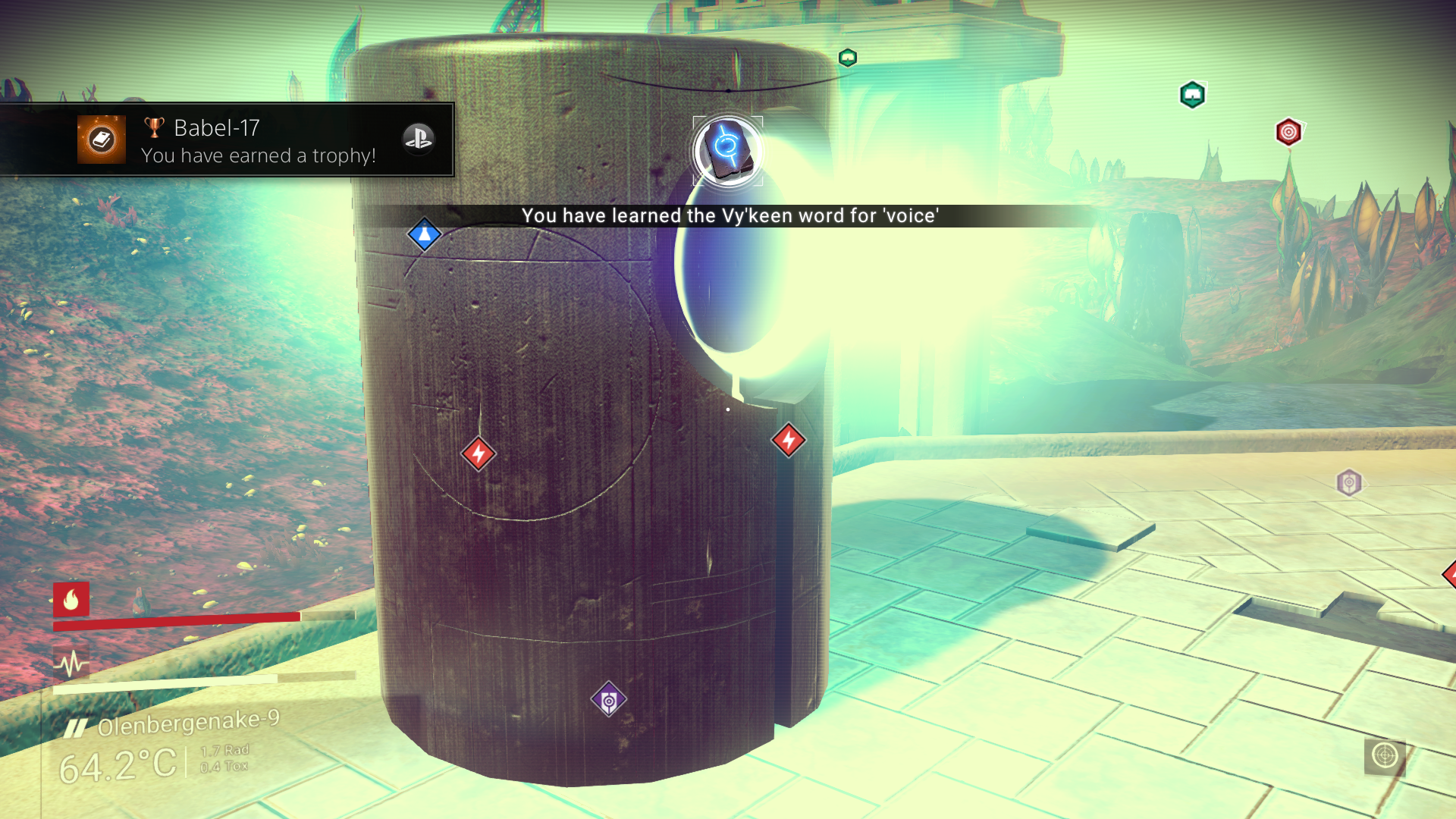Image resolution: width=1456 pixels, height=819 pixels.
Task: Click the PlayStation logo on the trophy popup
Action: pyautogui.click(x=418, y=138)
